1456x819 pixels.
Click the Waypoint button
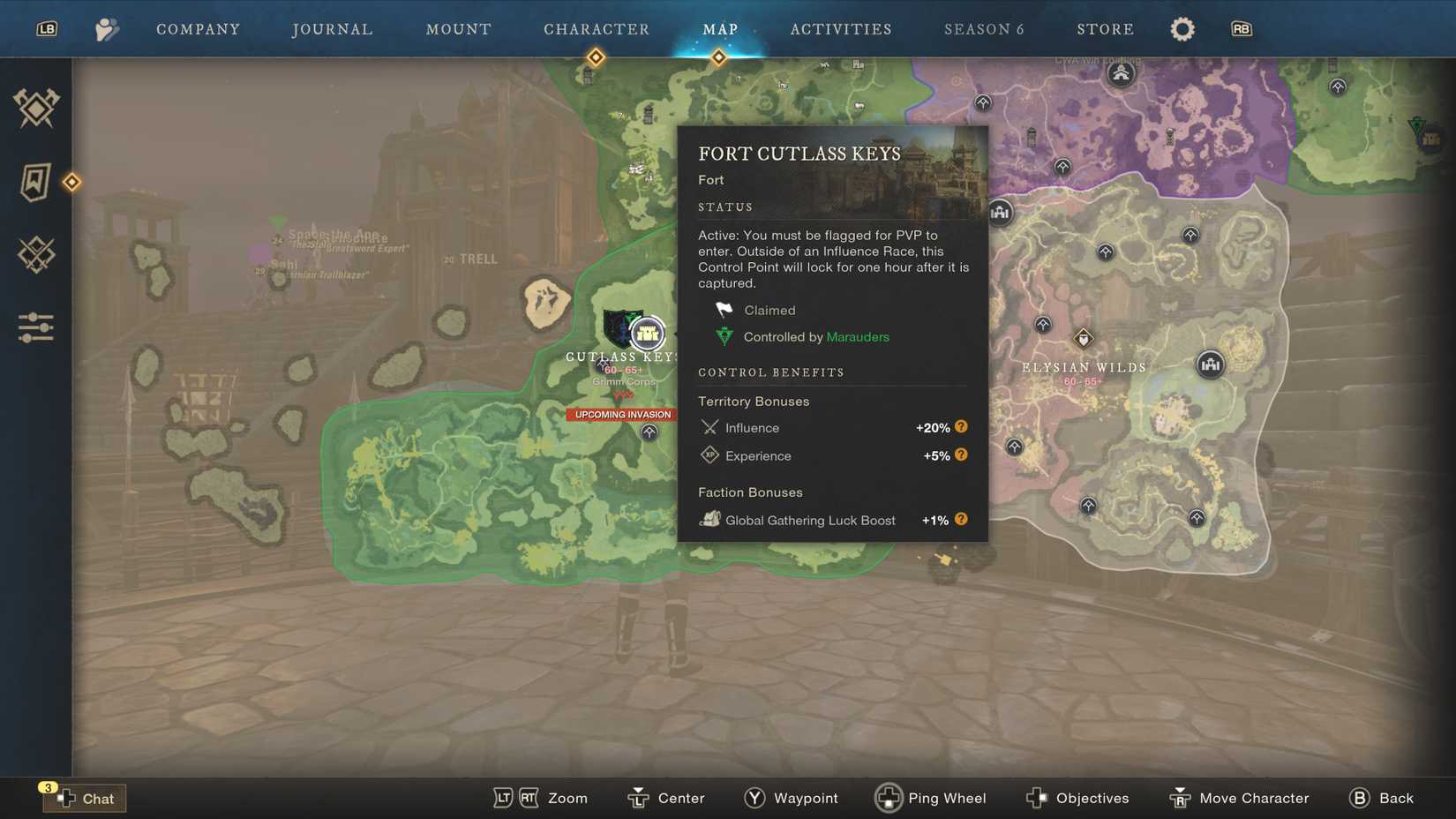coord(791,798)
